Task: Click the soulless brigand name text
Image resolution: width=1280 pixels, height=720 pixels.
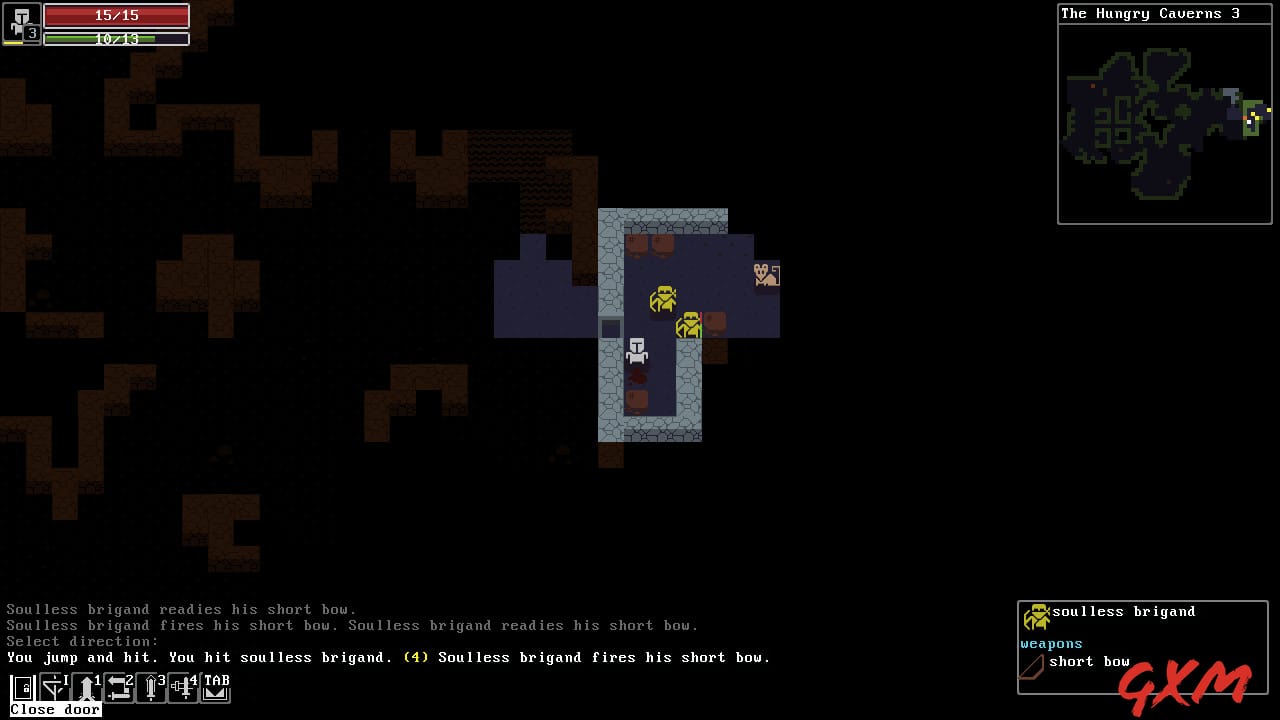Action: (1124, 611)
